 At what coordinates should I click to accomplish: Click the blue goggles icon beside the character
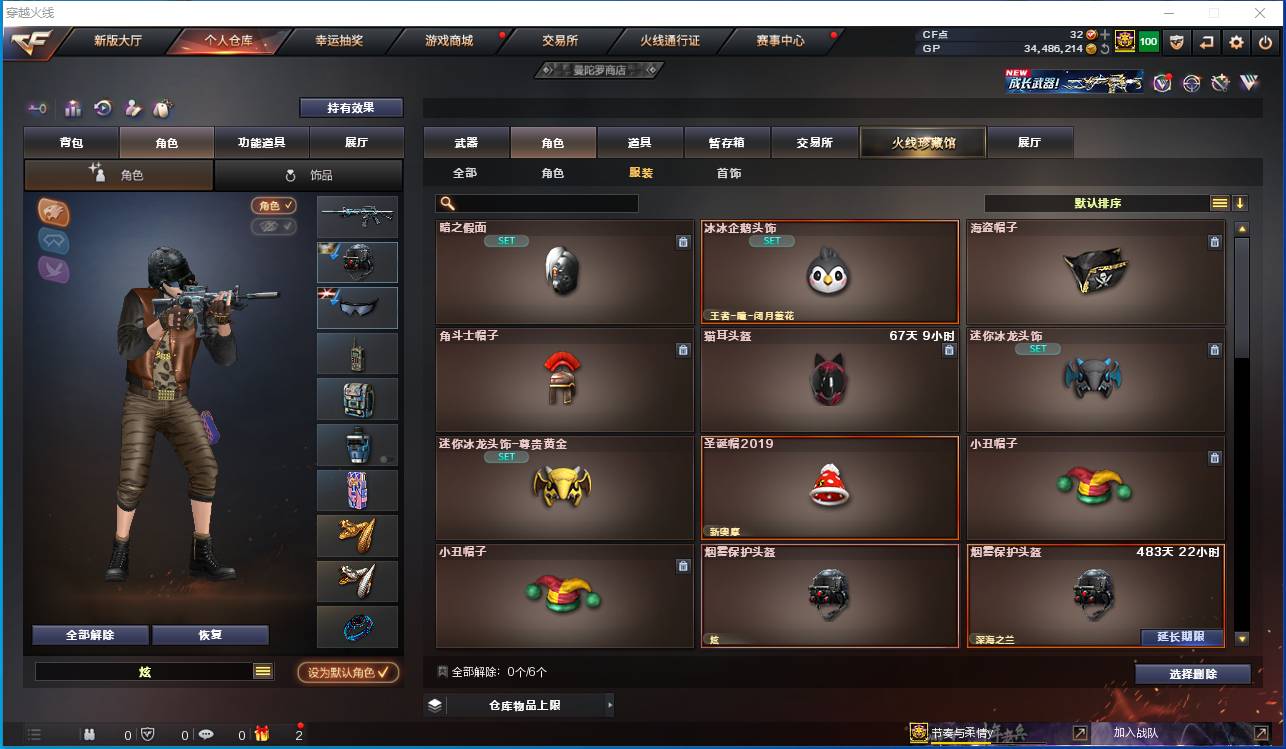(52, 241)
